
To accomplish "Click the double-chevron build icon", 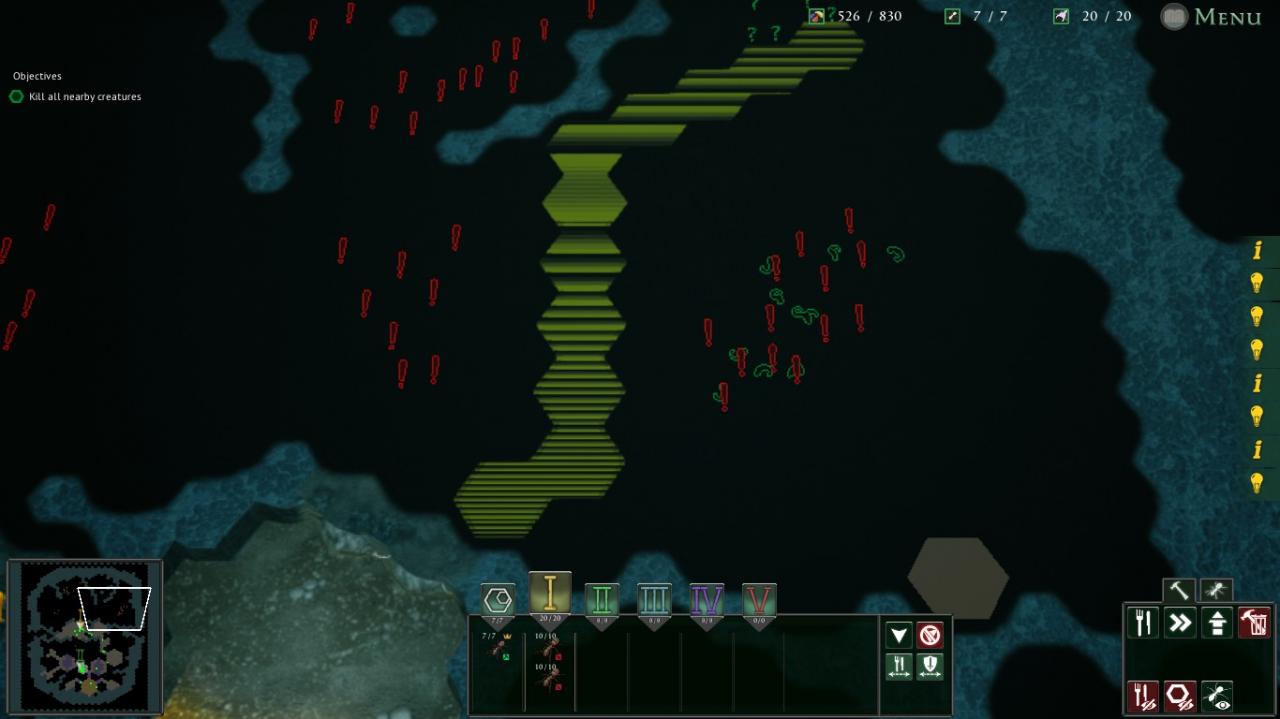I will tap(1180, 623).
